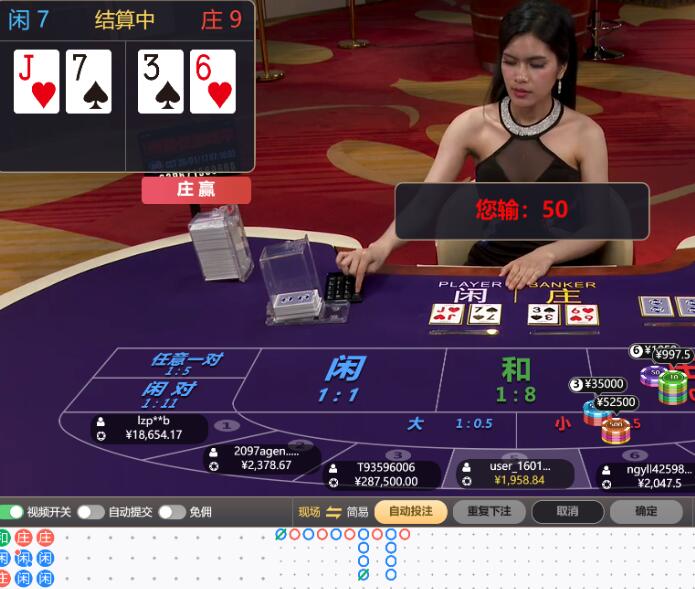Confirm the bet with 确定
The image size is (695, 589).
[646, 511]
